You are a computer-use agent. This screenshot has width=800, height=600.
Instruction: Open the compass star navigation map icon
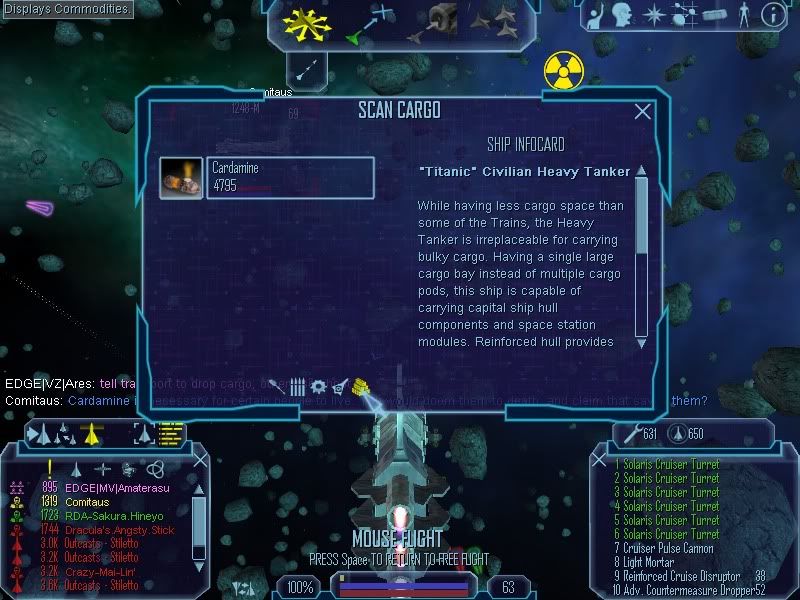(x=654, y=14)
